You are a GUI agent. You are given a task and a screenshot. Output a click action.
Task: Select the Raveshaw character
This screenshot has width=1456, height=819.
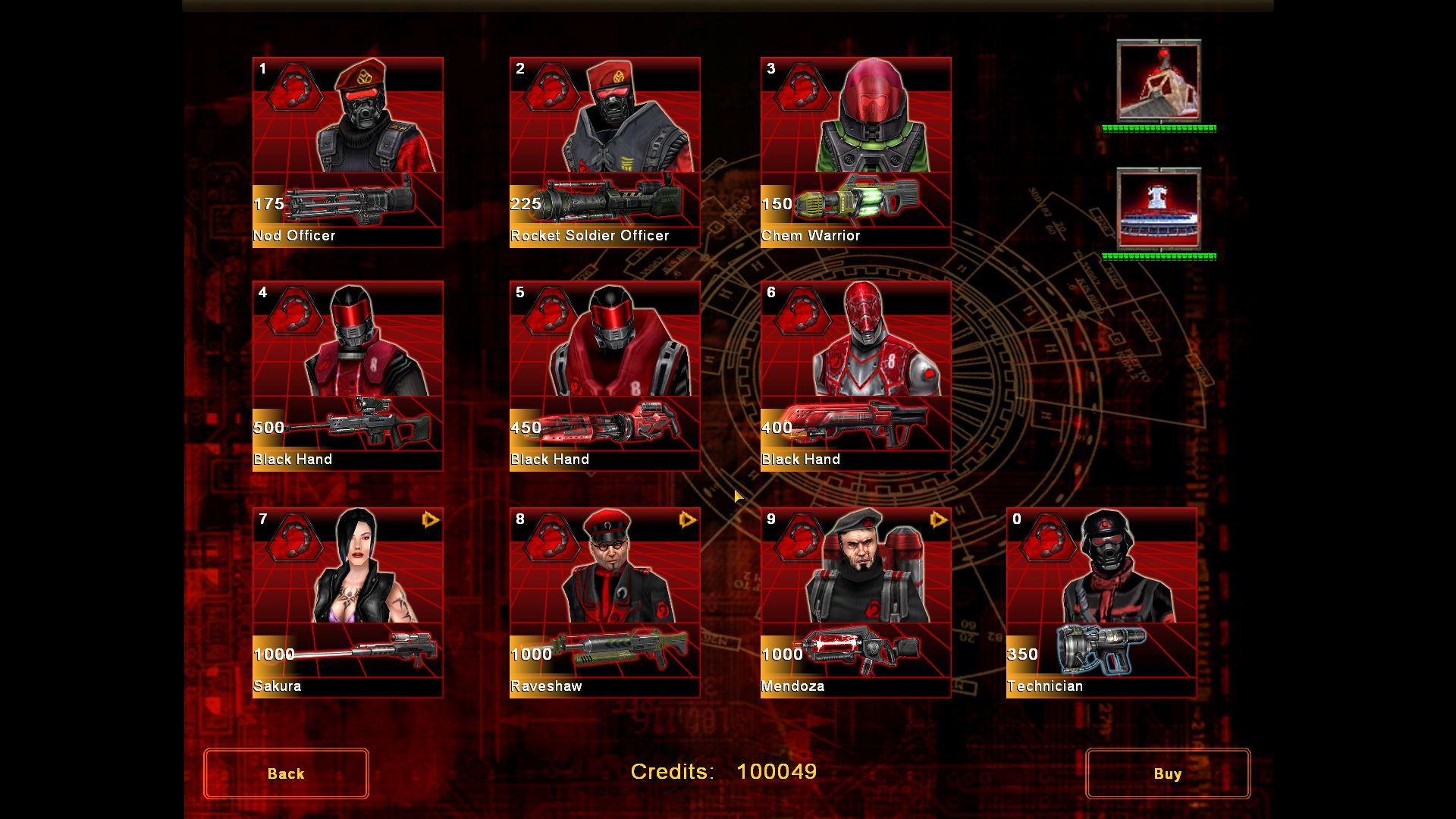tap(604, 602)
